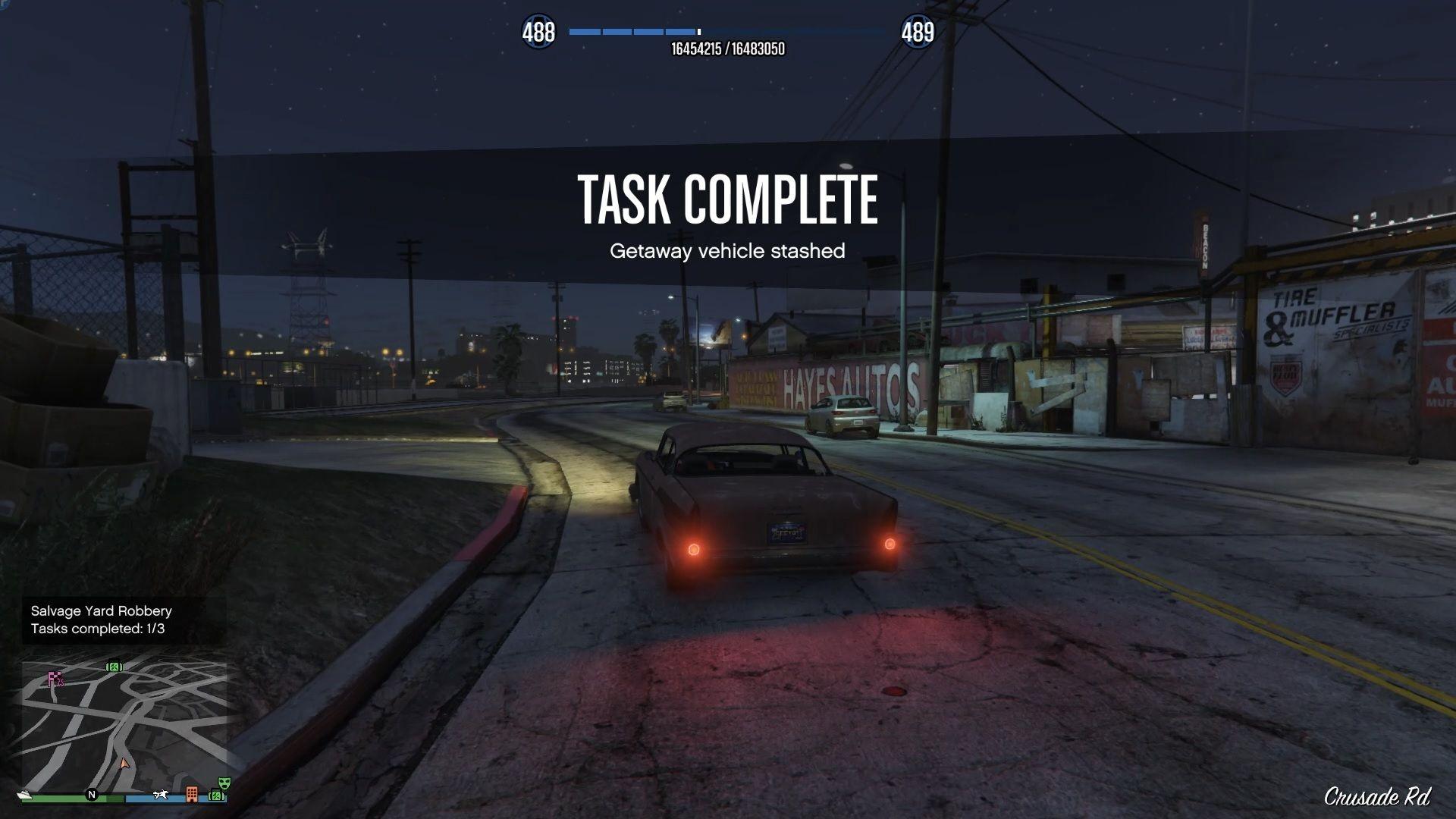Select the salvage yard blip above the minimap
Screen dimensions: 1456x819
point(114,667)
